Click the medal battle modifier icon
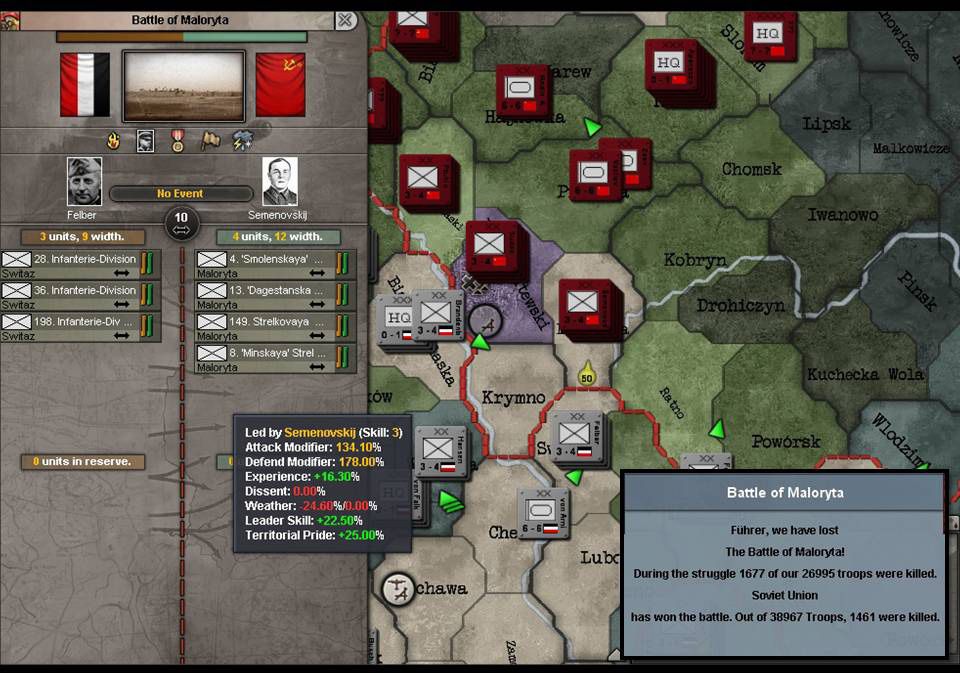 (178, 141)
